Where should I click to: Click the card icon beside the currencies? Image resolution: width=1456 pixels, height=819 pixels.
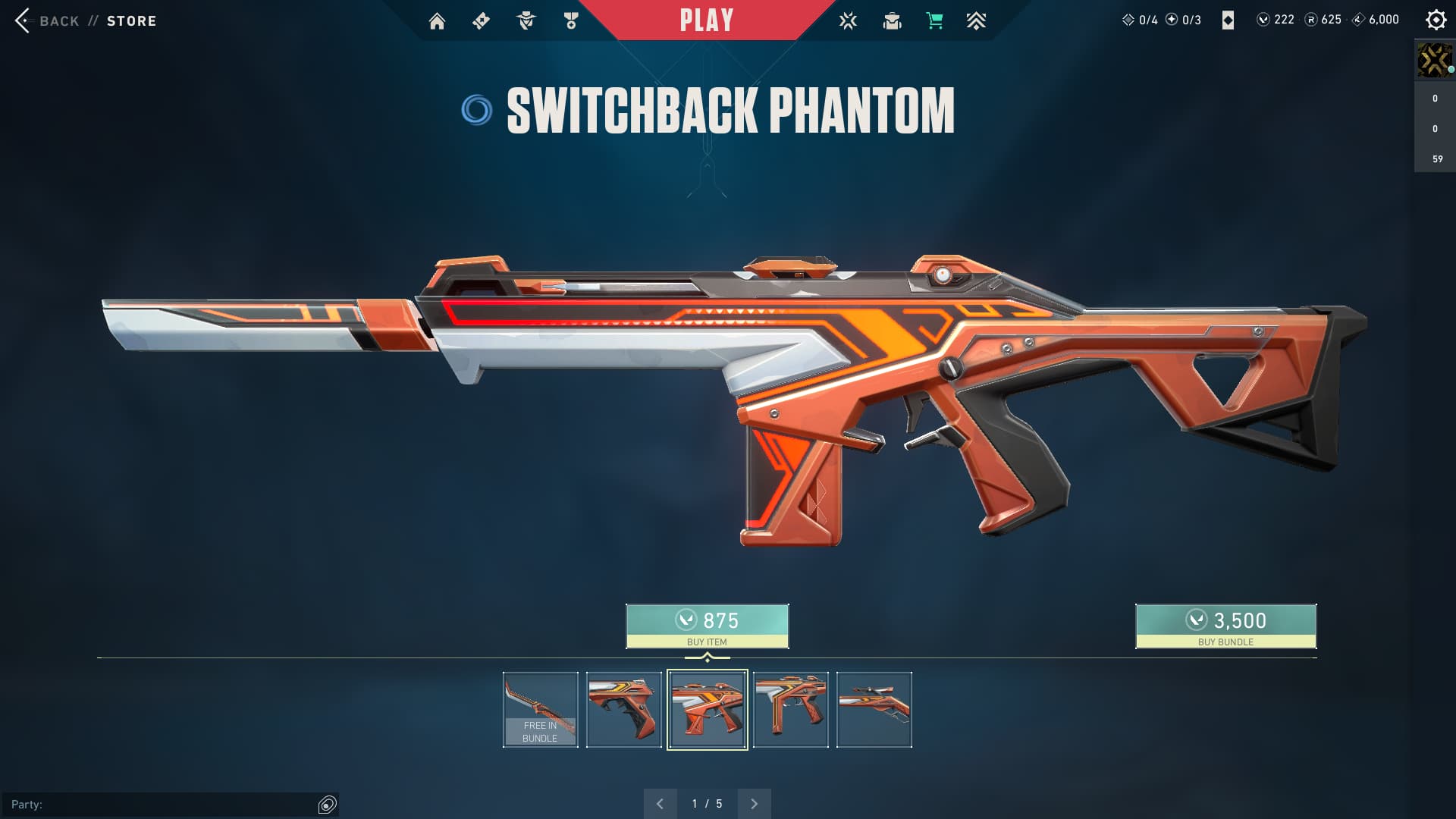(1228, 20)
